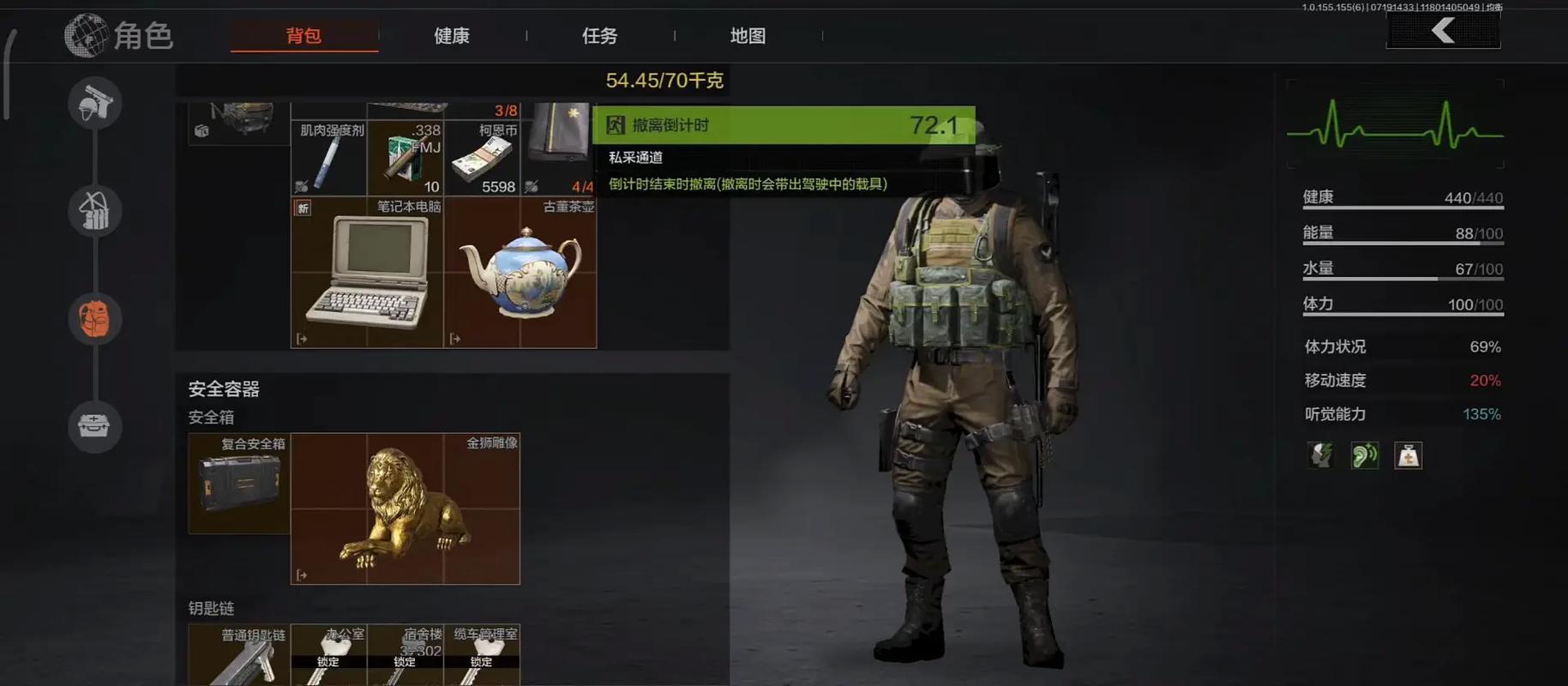Open the chest rig sidebar category

pos(95,211)
